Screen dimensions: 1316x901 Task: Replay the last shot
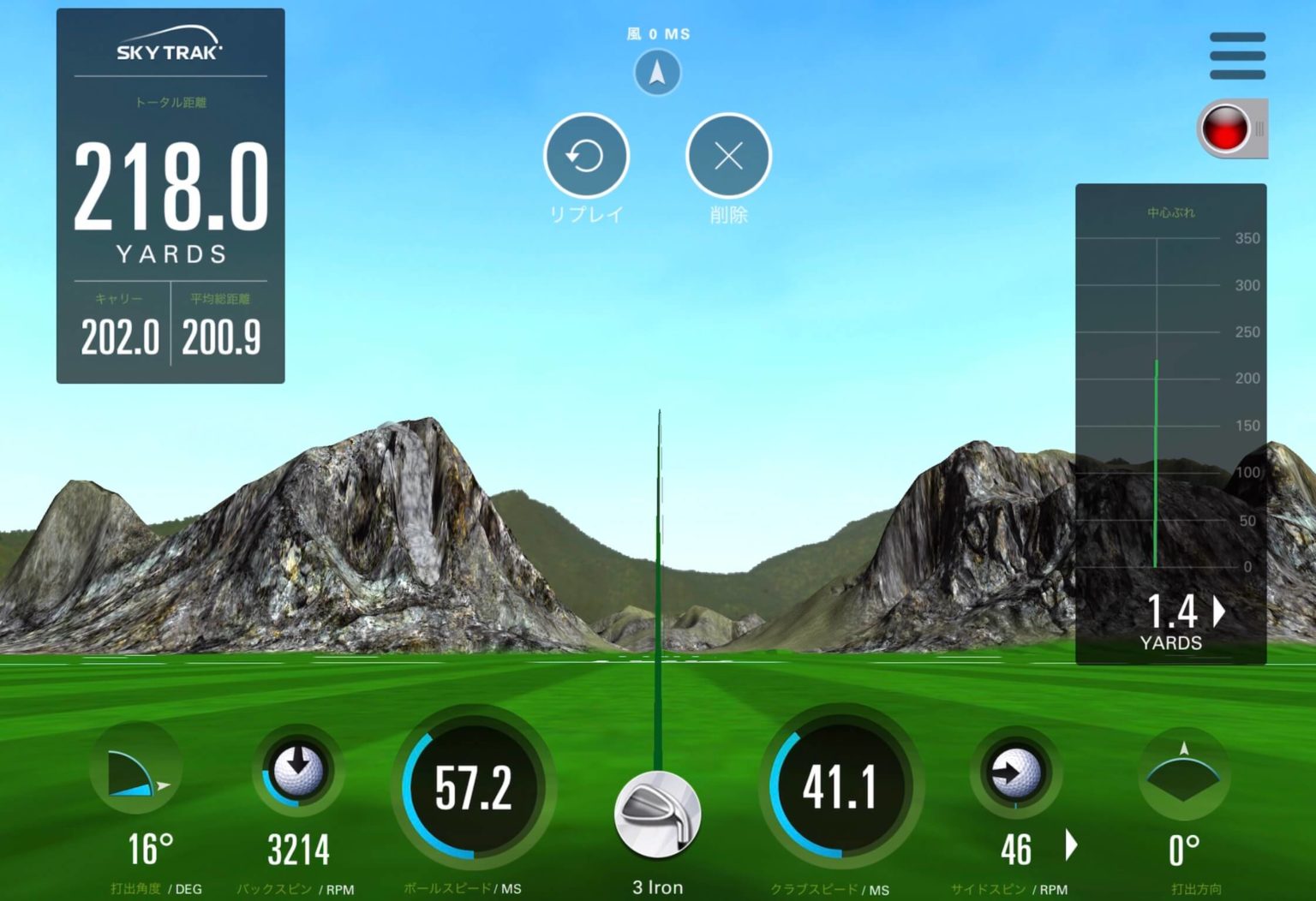click(x=586, y=156)
